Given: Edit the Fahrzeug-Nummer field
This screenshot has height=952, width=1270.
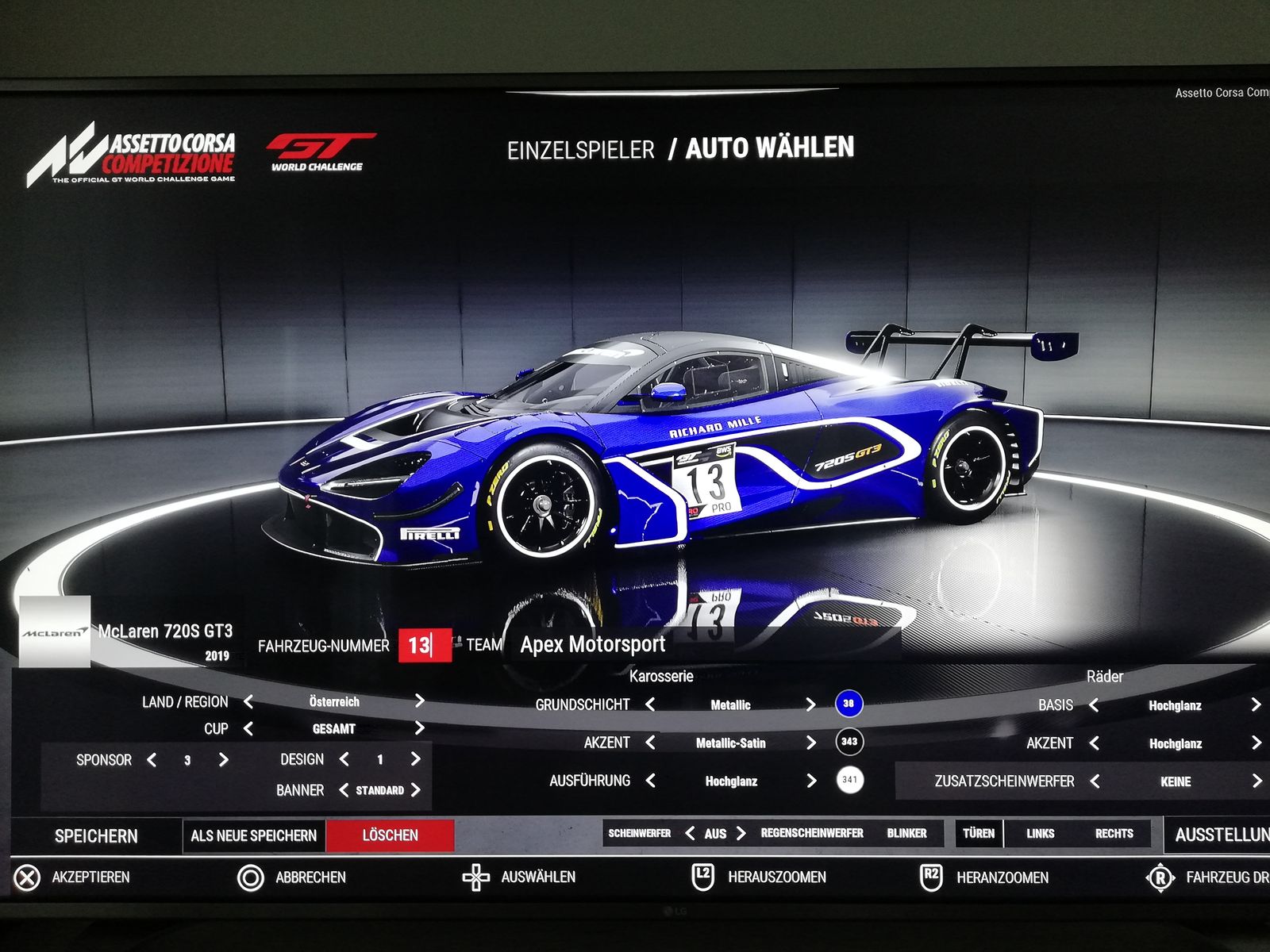Looking at the screenshot, I should click(x=421, y=645).
